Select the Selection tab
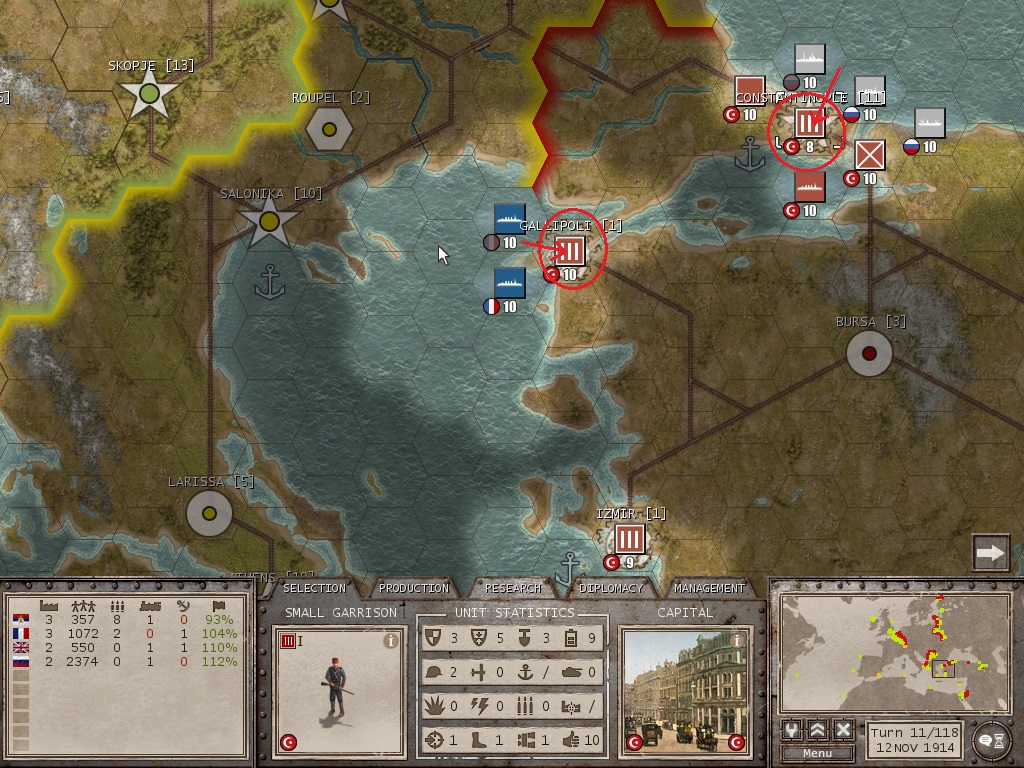The width and height of the screenshot is (1024, 768). (x=315, y=588)
